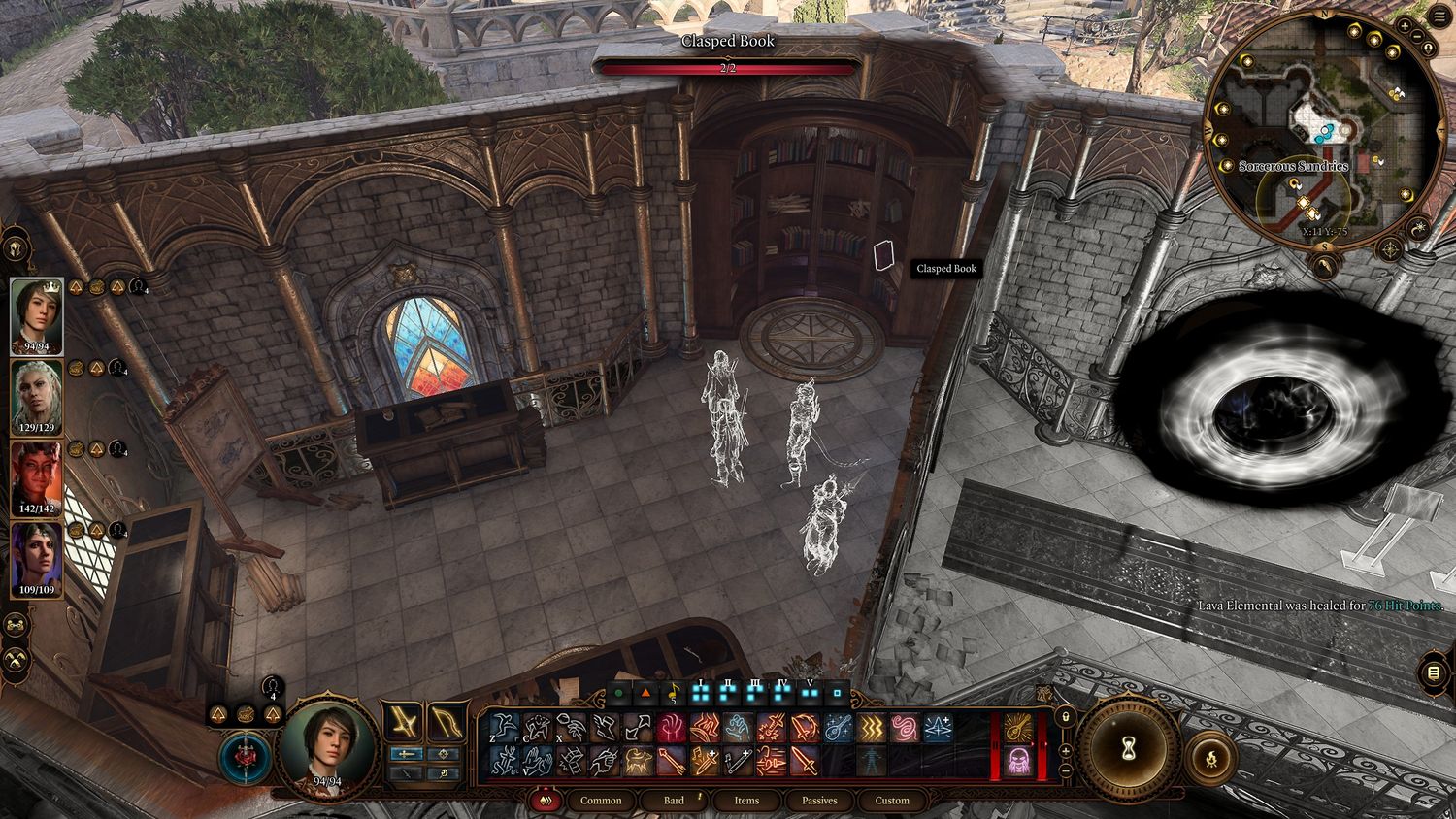Select the melee weapon set slot
The image size is (1456, 819).
(x=402, y=722)
